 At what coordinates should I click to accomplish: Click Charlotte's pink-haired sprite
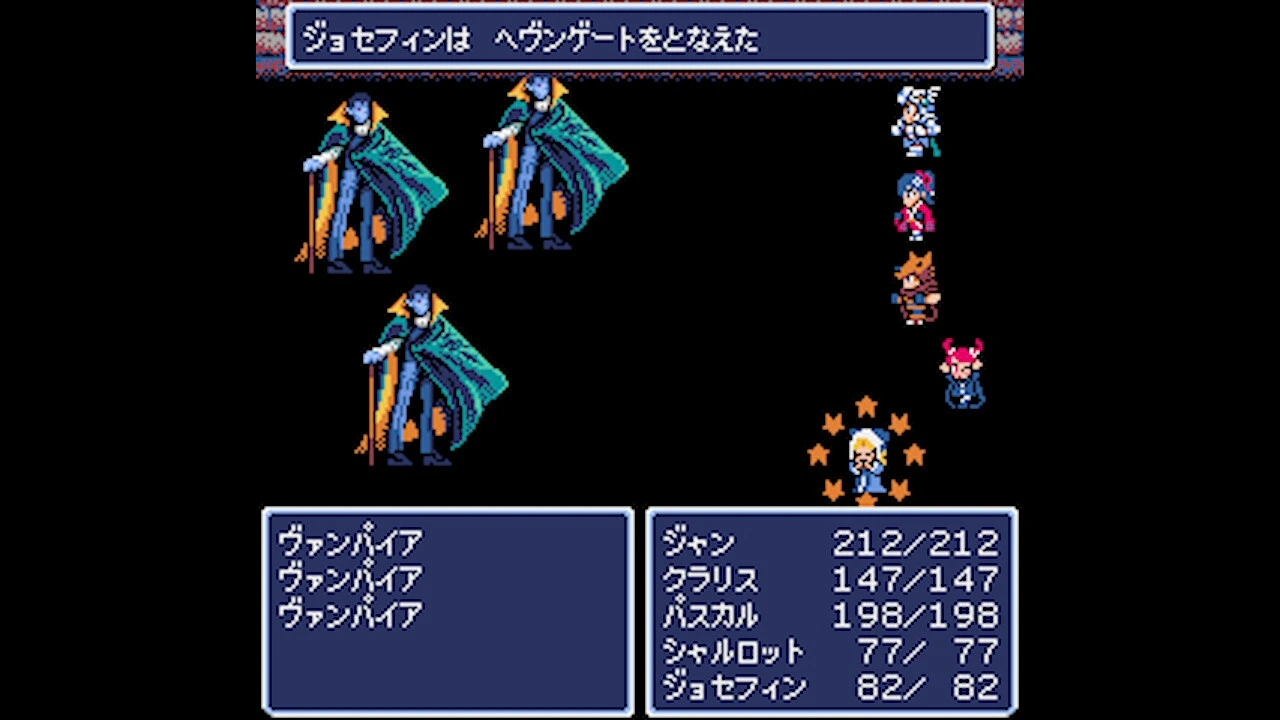[962, 375]
